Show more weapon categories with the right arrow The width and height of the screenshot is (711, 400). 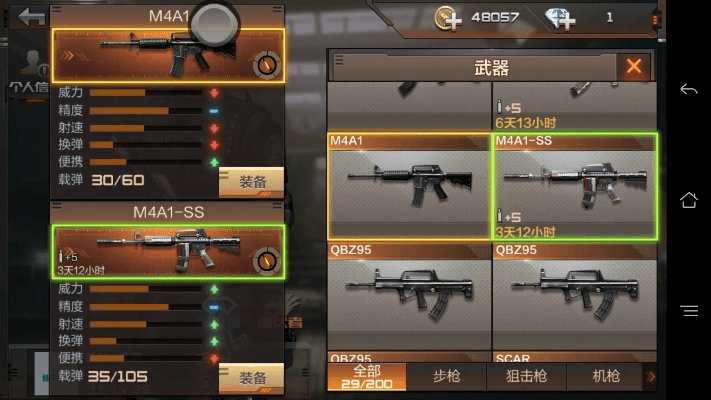[x=652, y=376]
